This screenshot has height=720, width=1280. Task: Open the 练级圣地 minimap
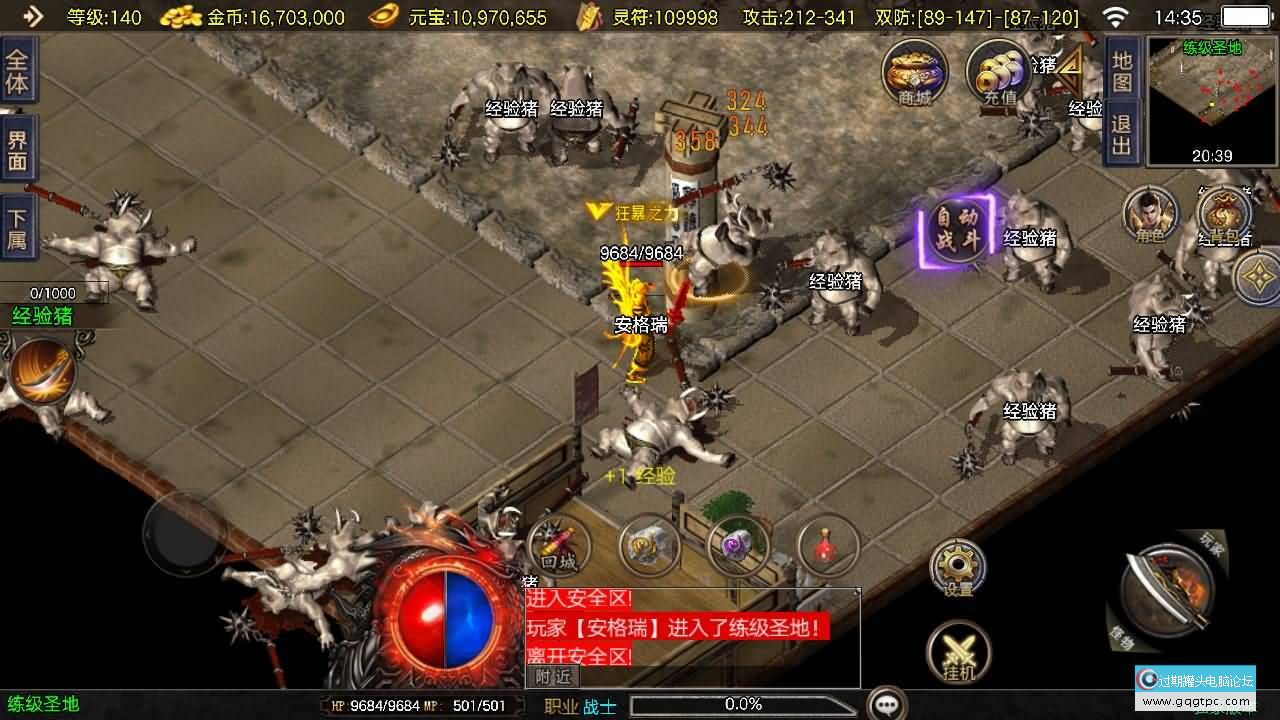1212,101
